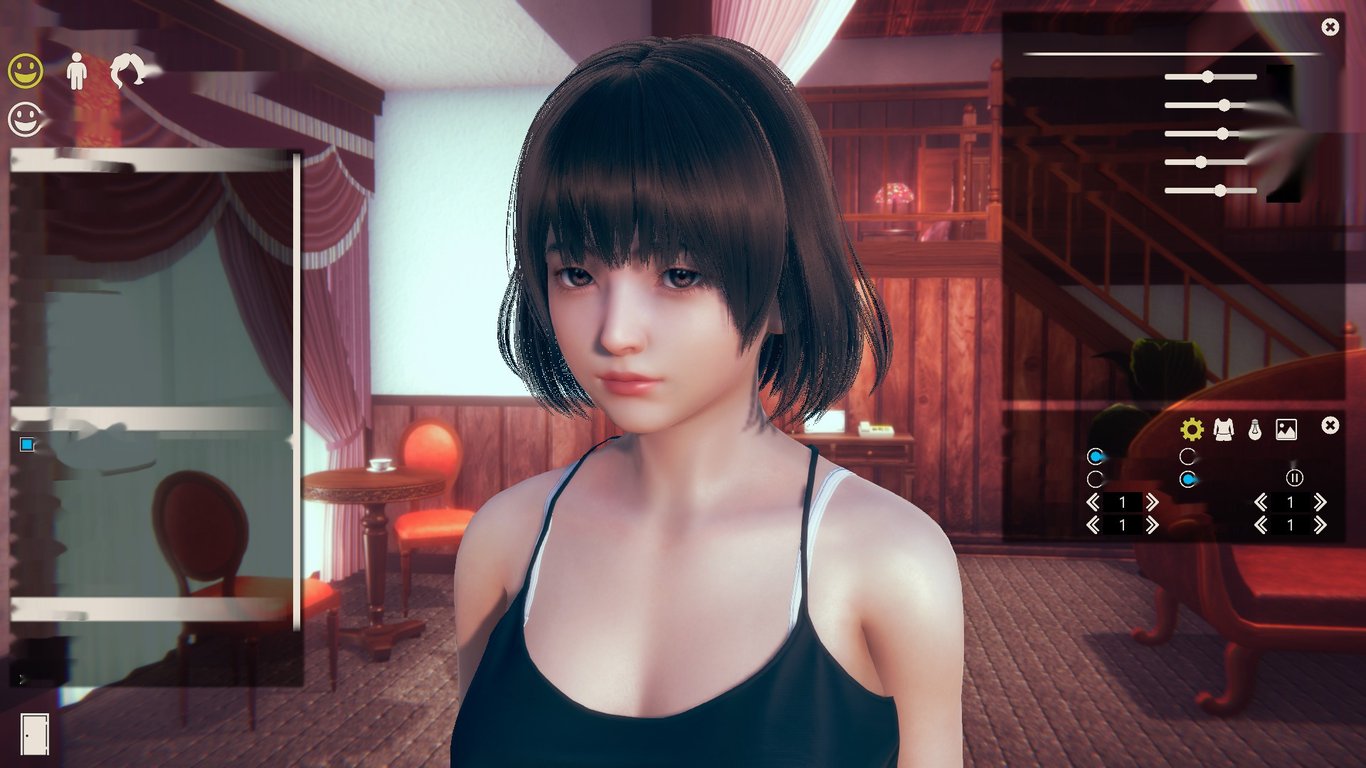
Task: Switch to the clothing (shirt) tab
Action: pos(1223,430)
